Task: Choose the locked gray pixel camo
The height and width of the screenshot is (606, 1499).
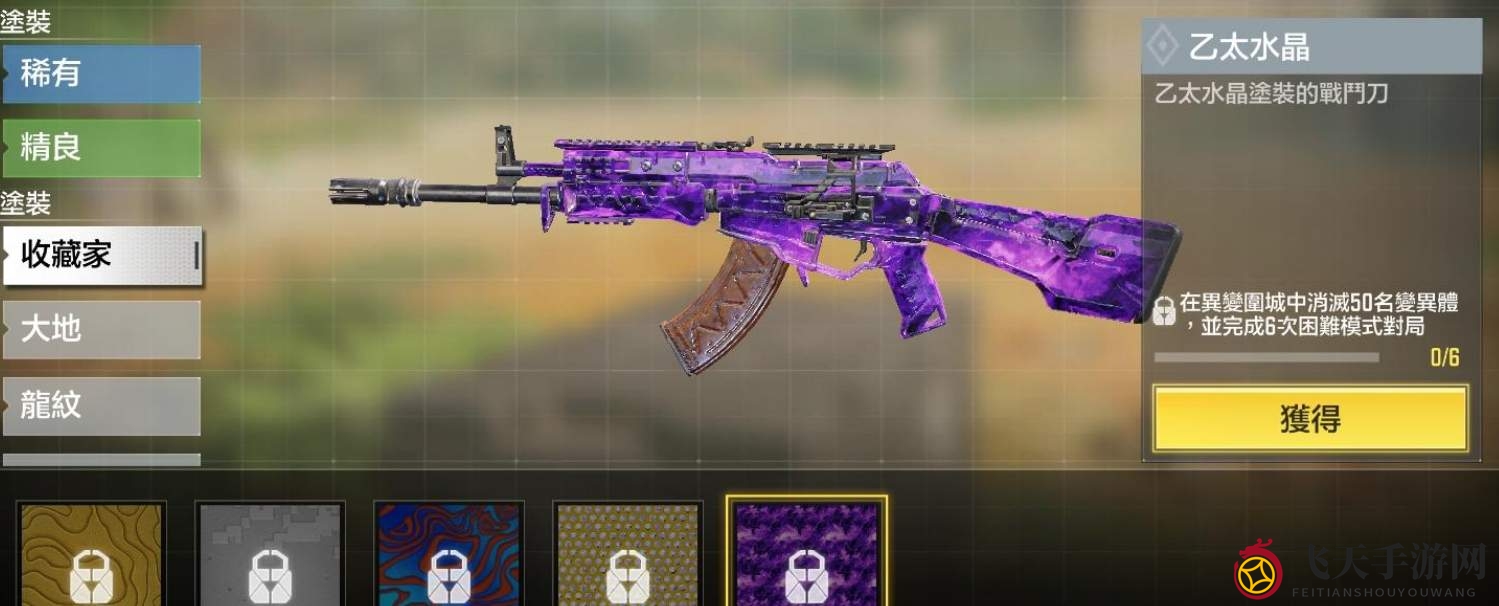Action: (x=270, y=554)
